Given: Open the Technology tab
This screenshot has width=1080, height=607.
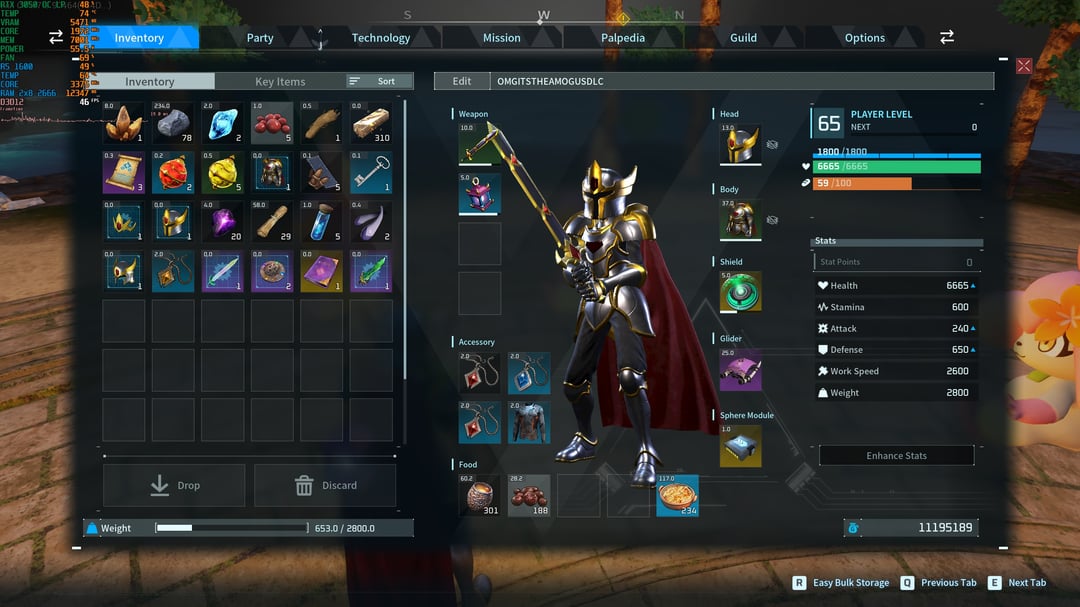Looking at the screenshot, I should point(381,38).
